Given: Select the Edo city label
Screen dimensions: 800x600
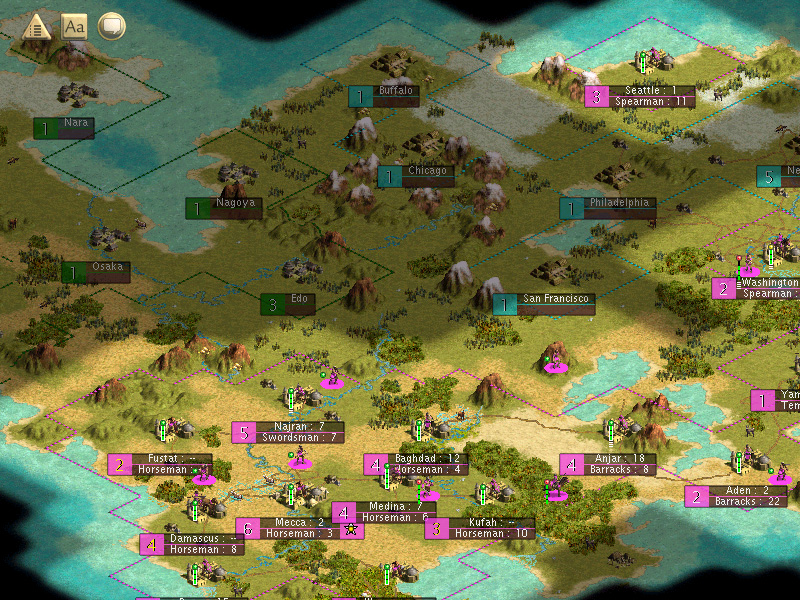Looking at the screenshot, I should 301,299.
